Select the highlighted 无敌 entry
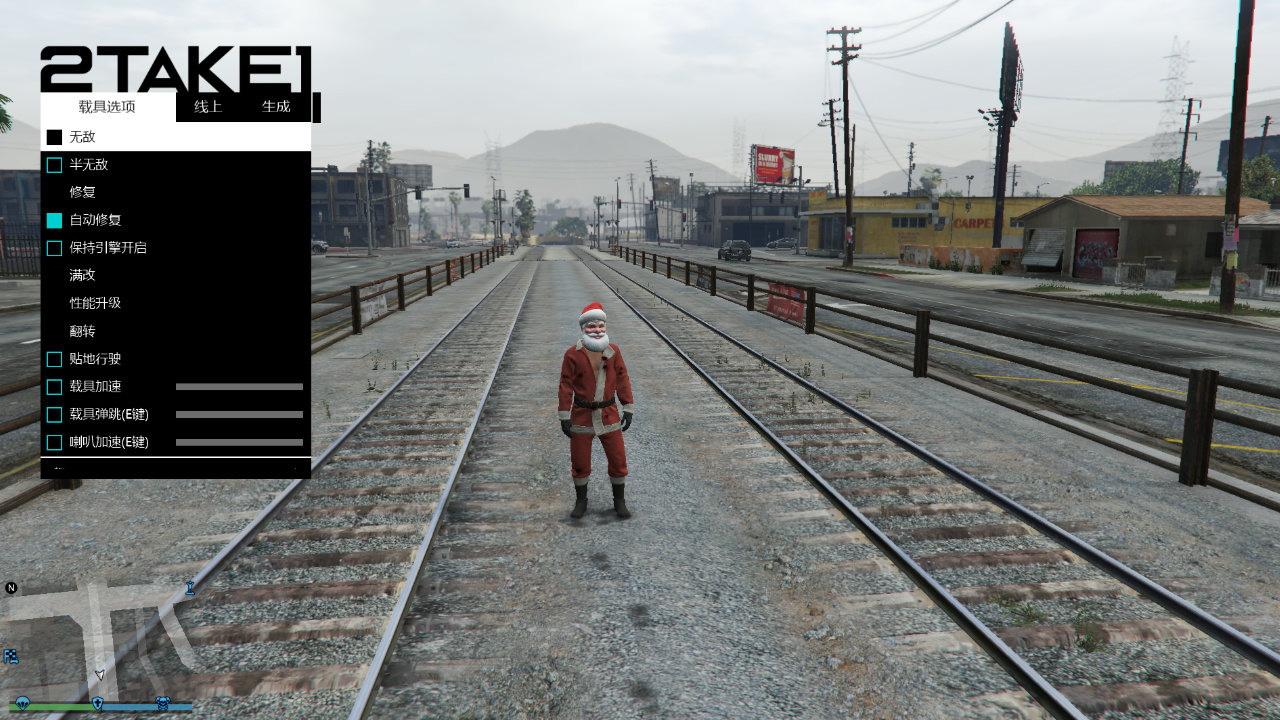Screen dimensions: 1280x720 [x=80, y=136]
